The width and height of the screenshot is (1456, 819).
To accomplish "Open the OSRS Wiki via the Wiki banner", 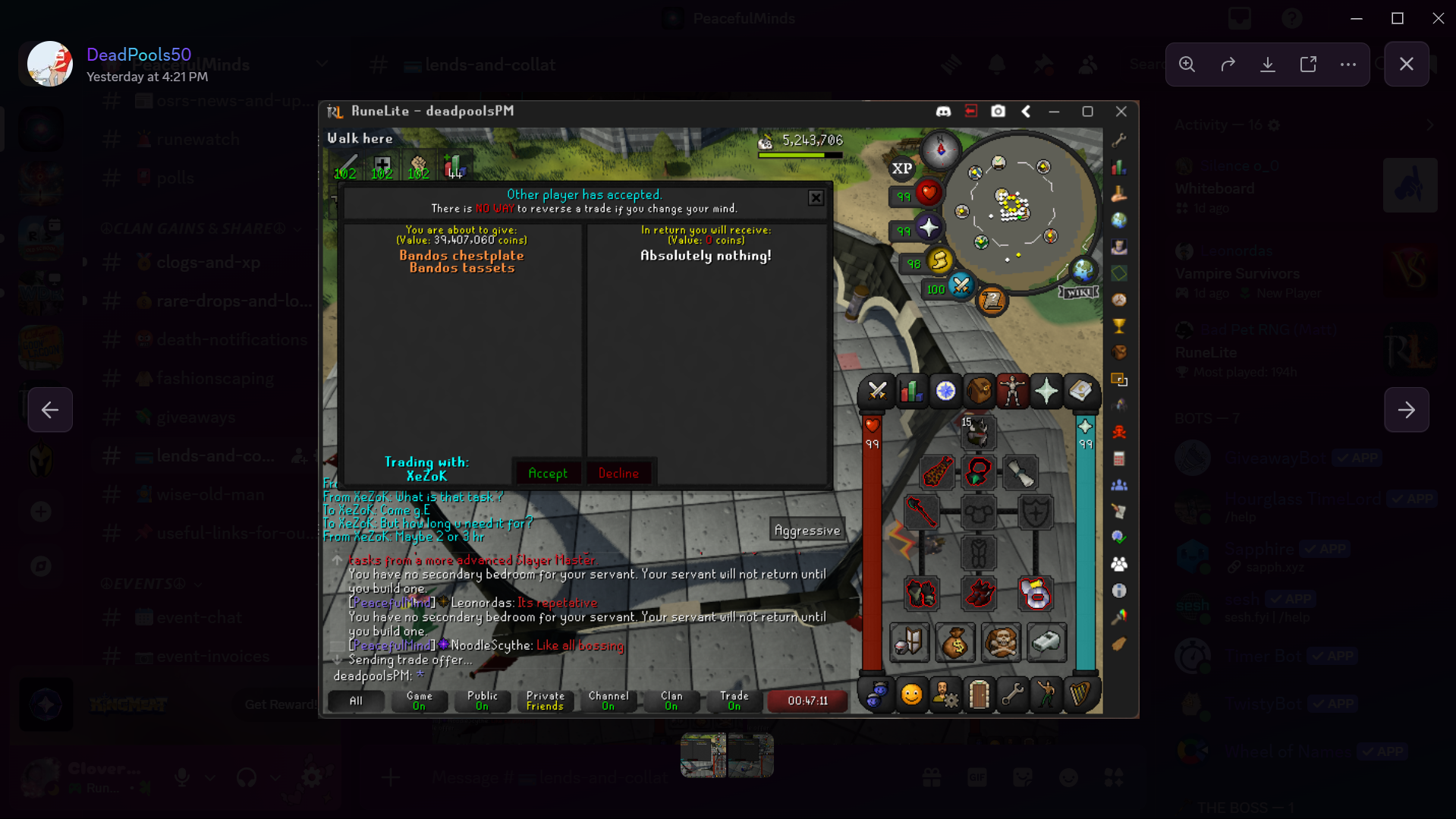I will tap(1077, 291).
